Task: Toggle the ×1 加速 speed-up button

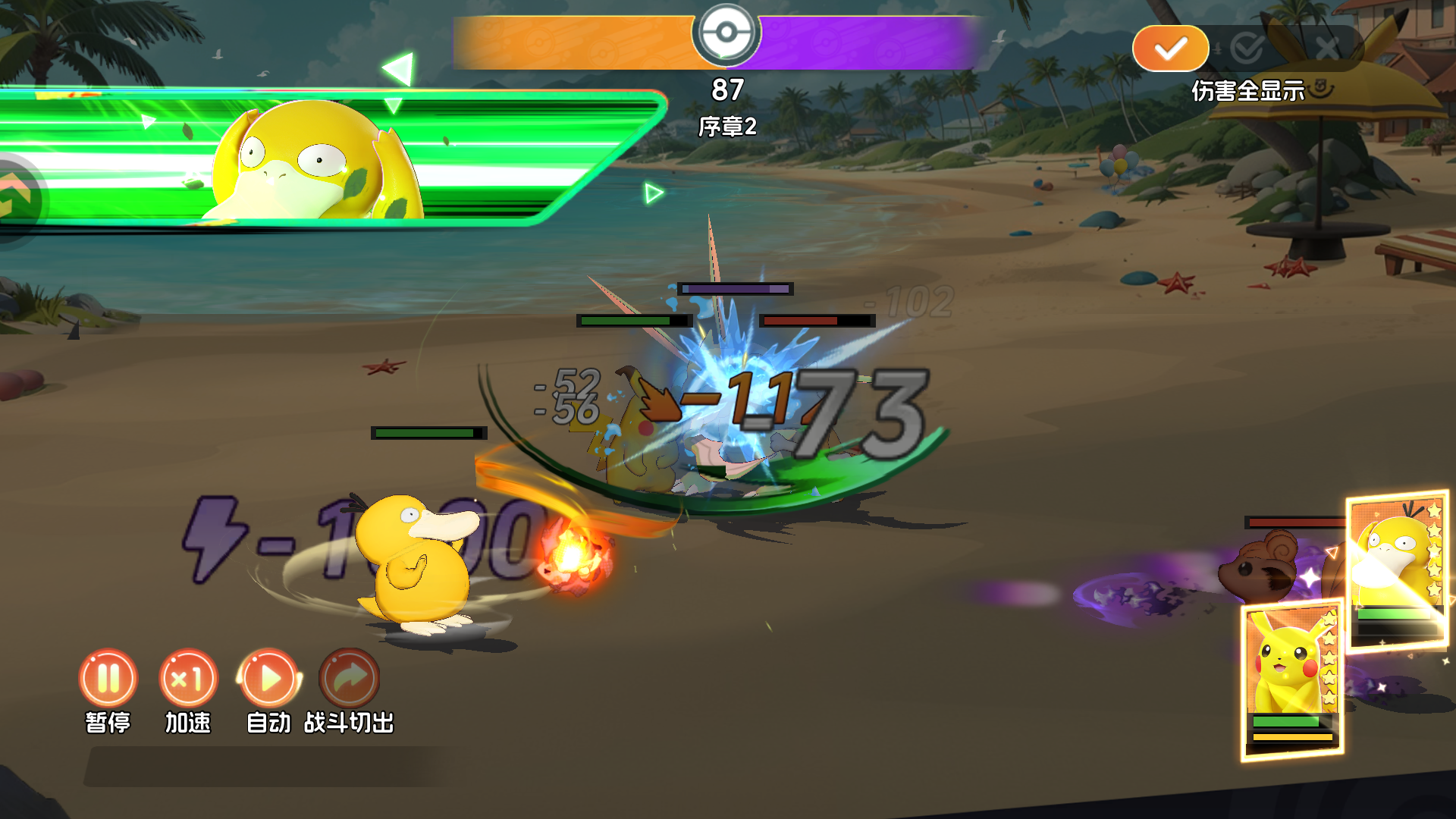Action: pyautogui.click(x=188, y=678)
